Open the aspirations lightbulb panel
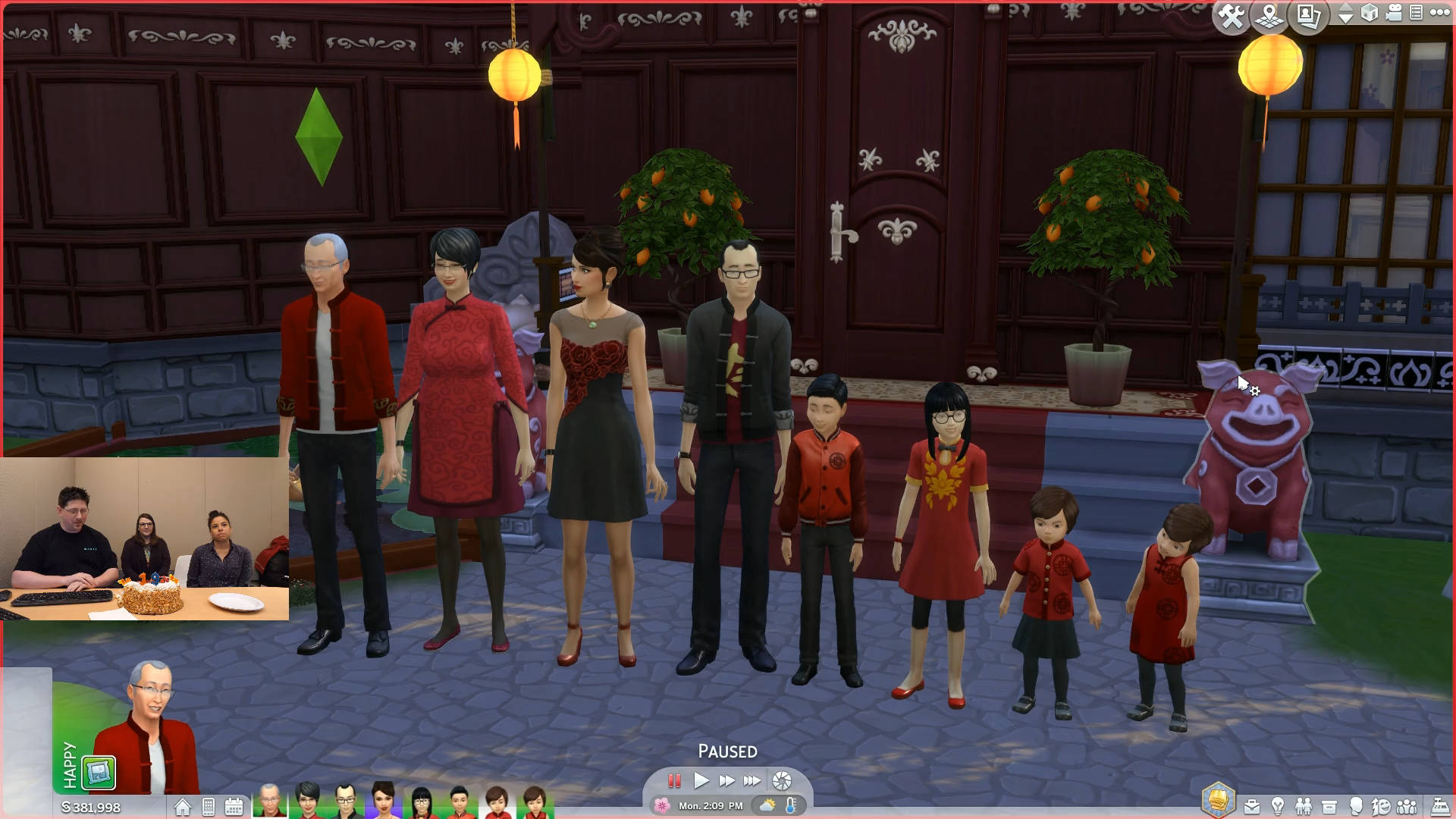 point(1278,806)
